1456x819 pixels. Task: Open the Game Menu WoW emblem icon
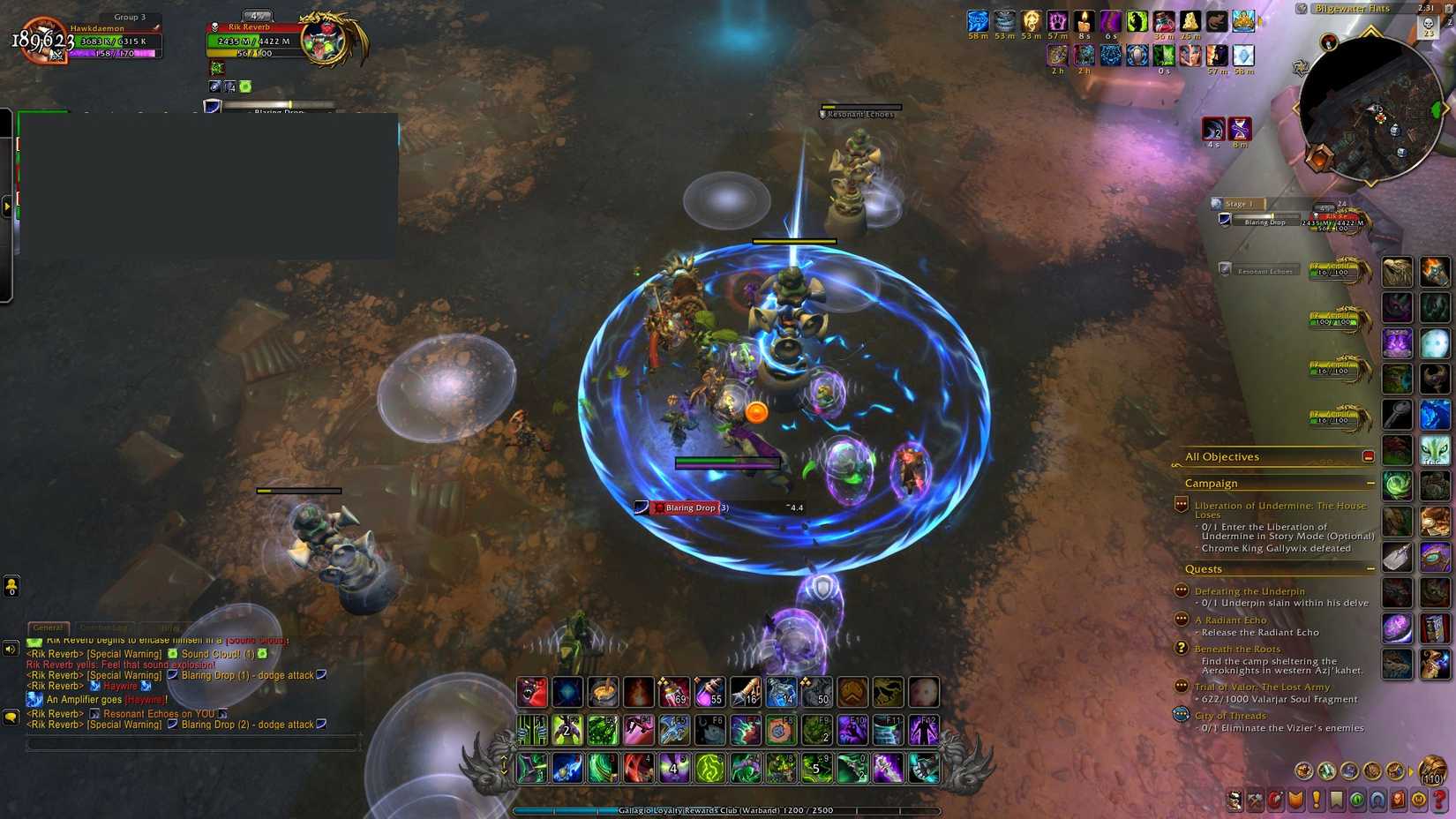[1419, 800]
